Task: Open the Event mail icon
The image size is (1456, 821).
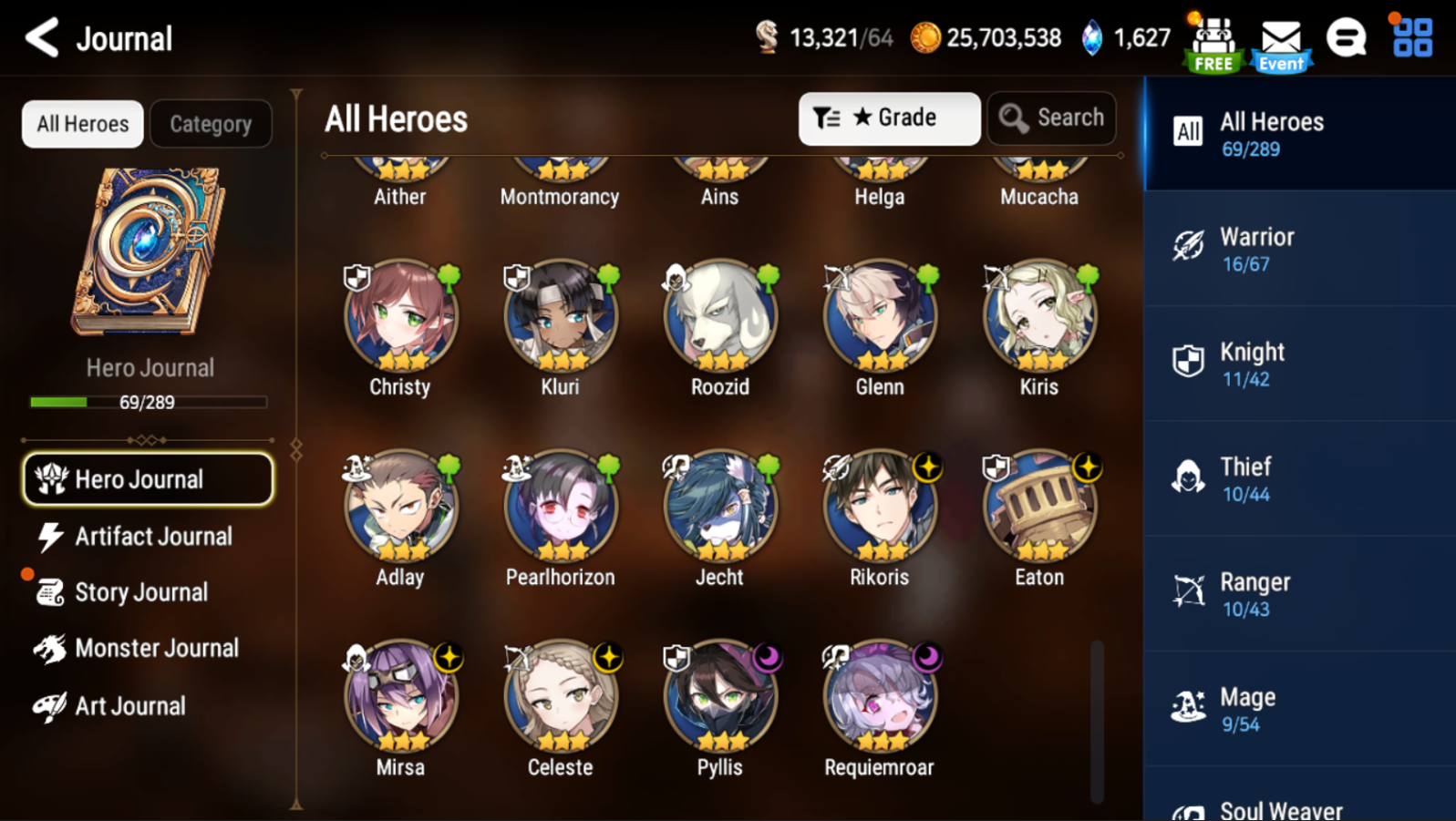Action: 1281,44
